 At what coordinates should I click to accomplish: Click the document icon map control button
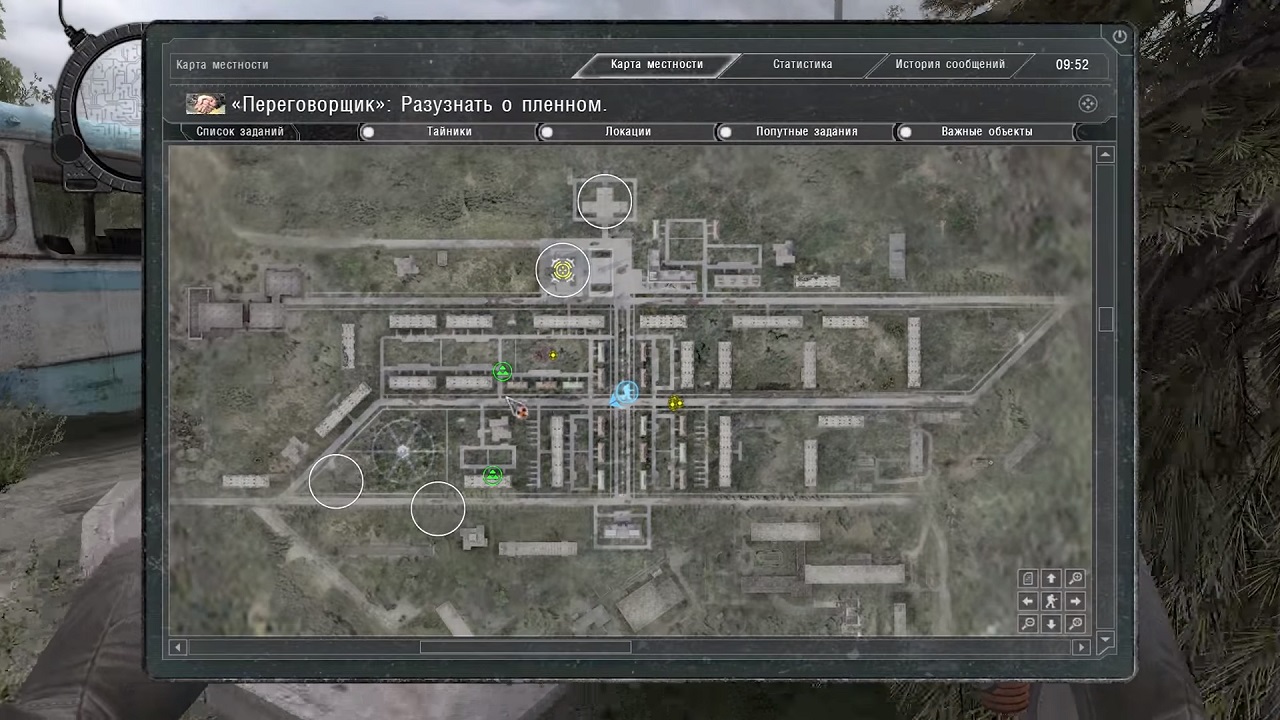click(x=1028, y=579)
